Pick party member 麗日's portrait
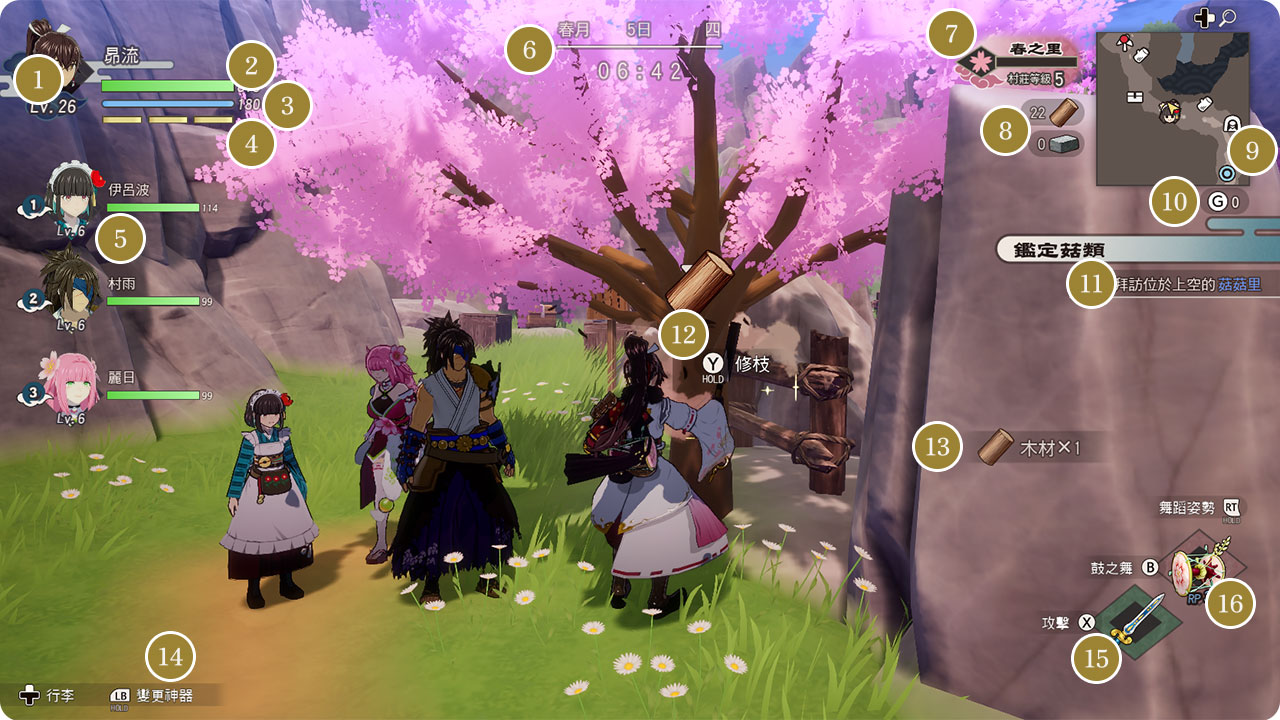 pyautogui.click(x=70, y=383)
